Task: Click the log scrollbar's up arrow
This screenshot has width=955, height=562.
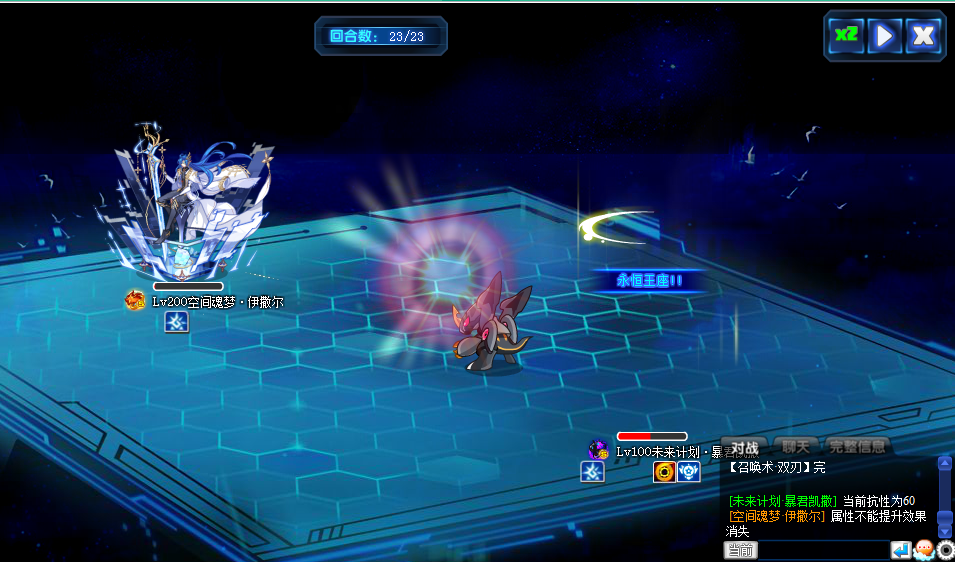Action: click(x=945, y=463)
